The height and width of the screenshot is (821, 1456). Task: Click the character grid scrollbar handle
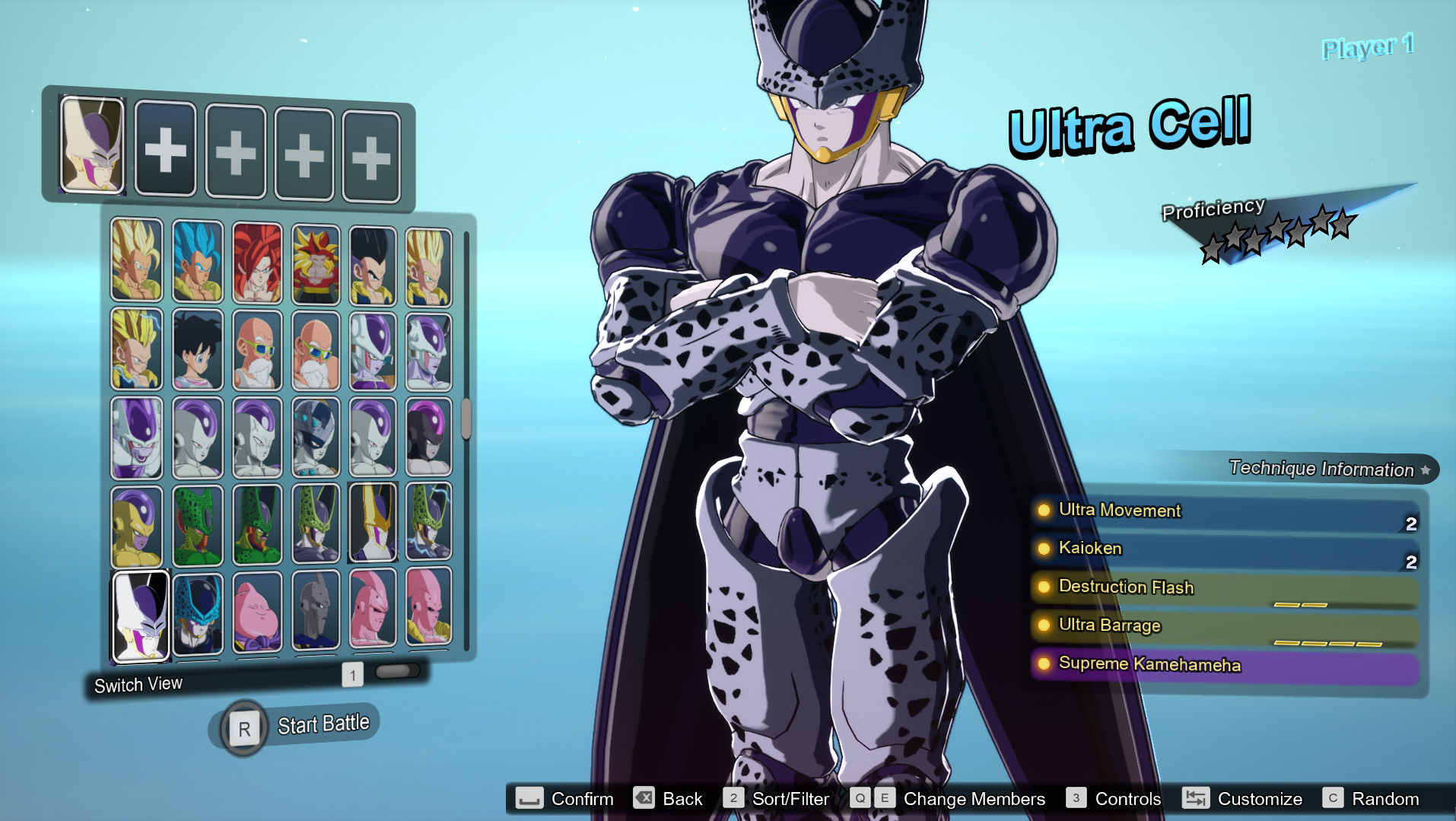click(x=466, y=418)
